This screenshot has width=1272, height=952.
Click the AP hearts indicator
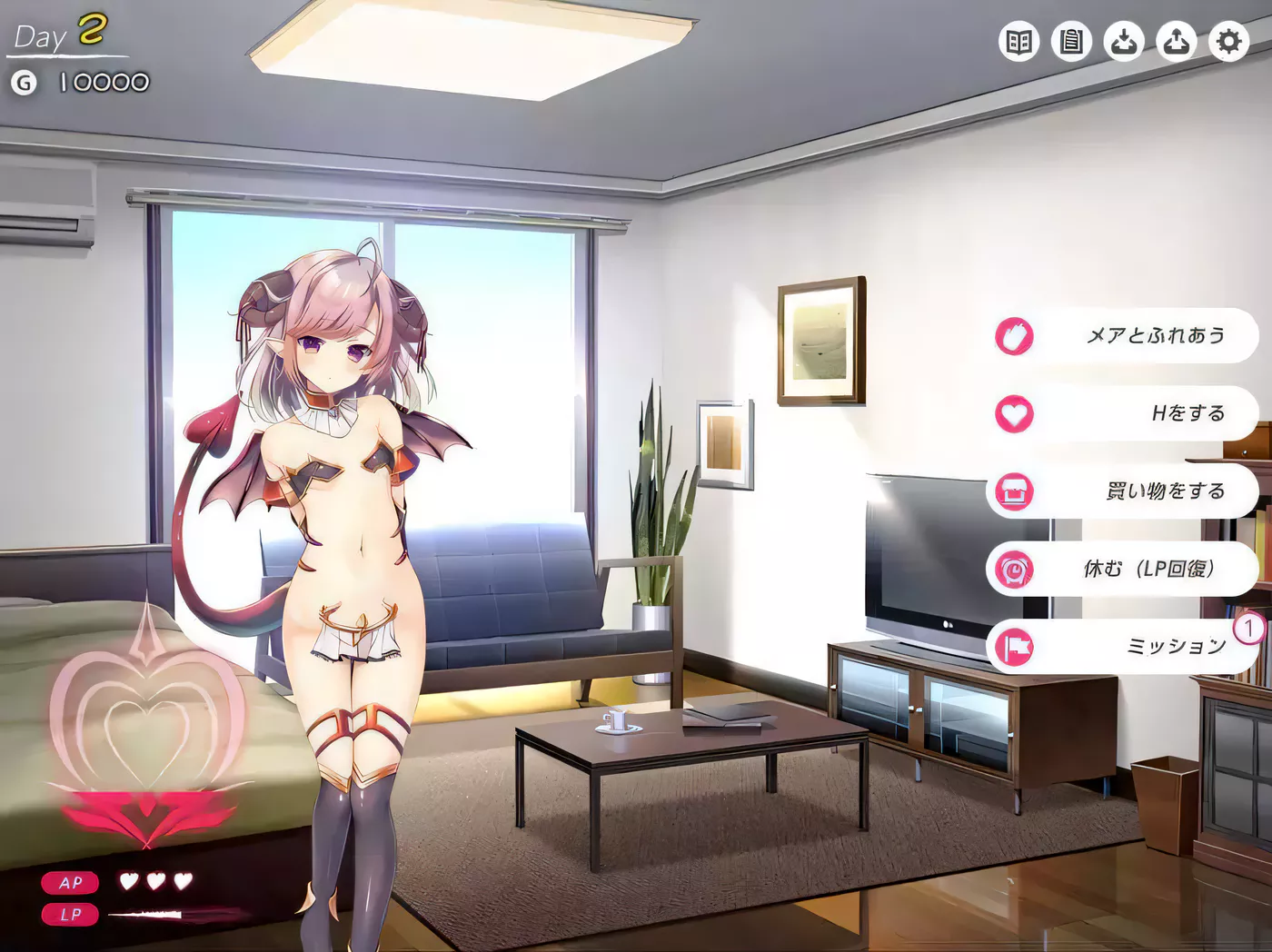click(155, 882)
